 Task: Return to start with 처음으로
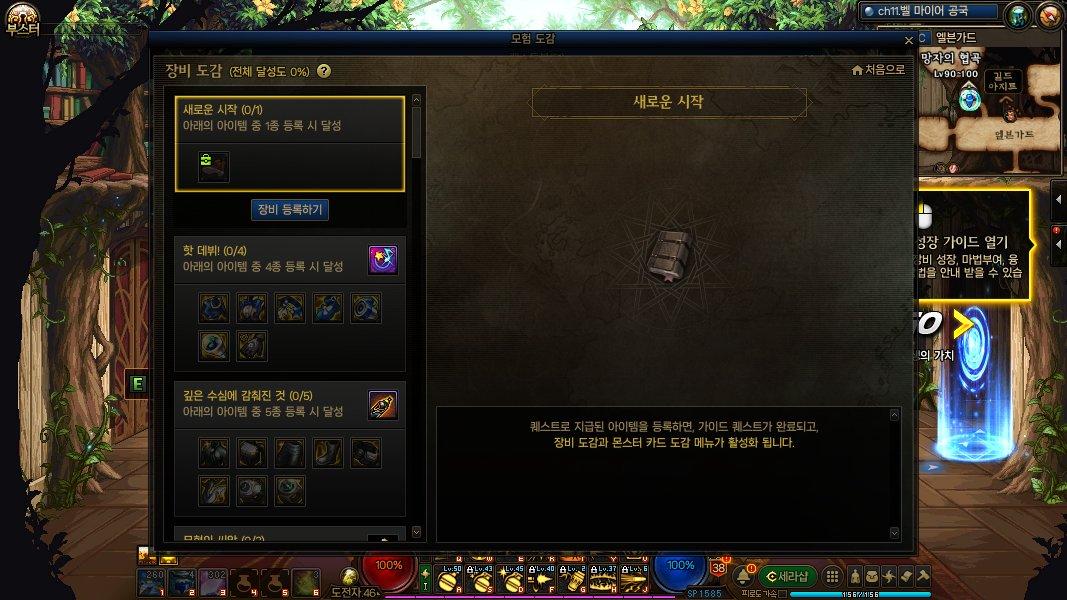click(878, 70)
